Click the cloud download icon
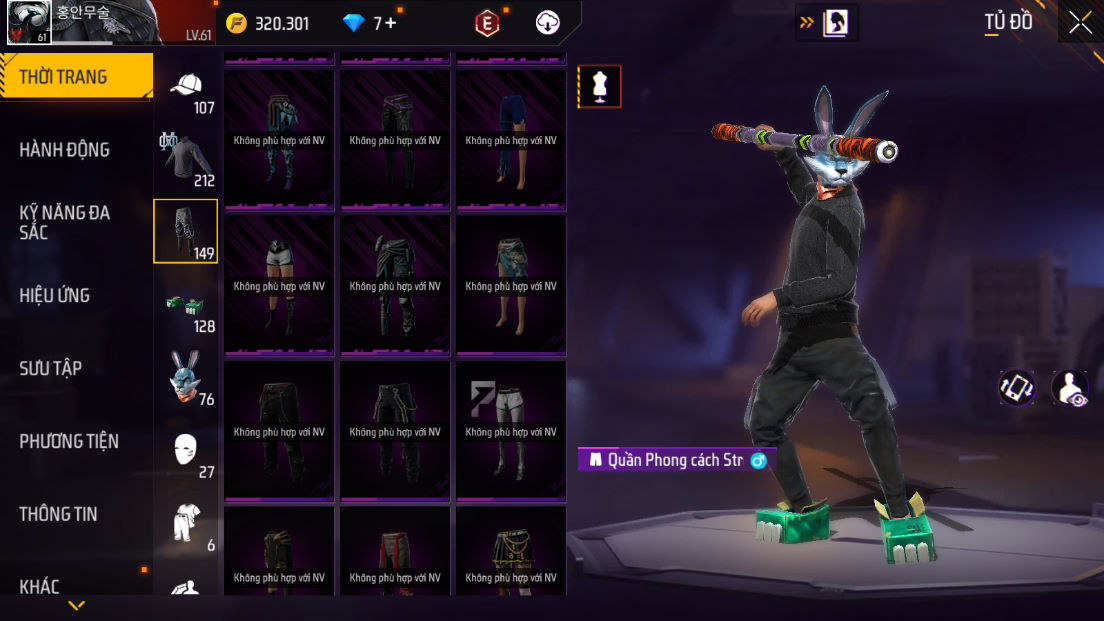 point(548,23)
